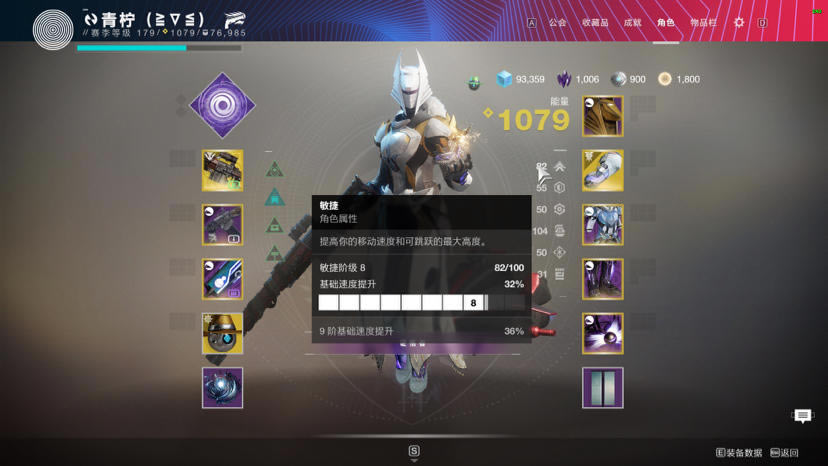Open the 公会 clan tab
The height and width of the screenshot is (466, 828).
pyautogui.click(x=557, y=22)
